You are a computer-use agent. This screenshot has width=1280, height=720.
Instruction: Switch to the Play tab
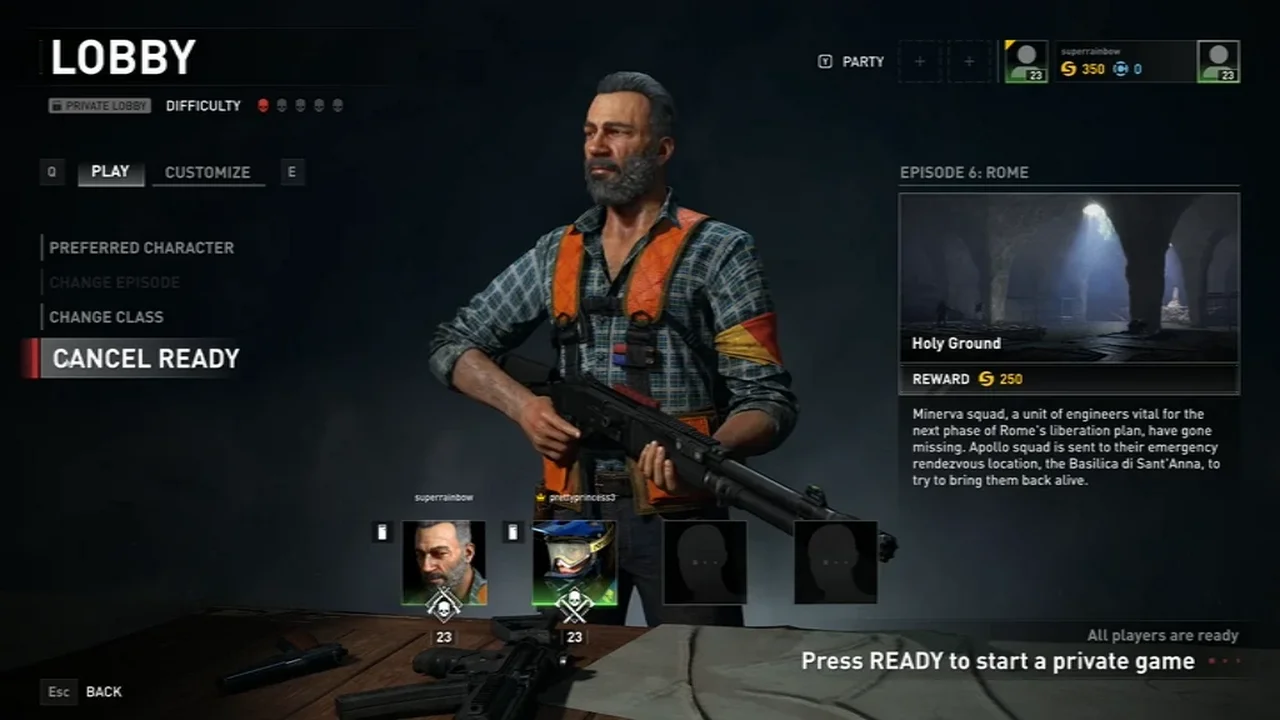coord(110,172)
